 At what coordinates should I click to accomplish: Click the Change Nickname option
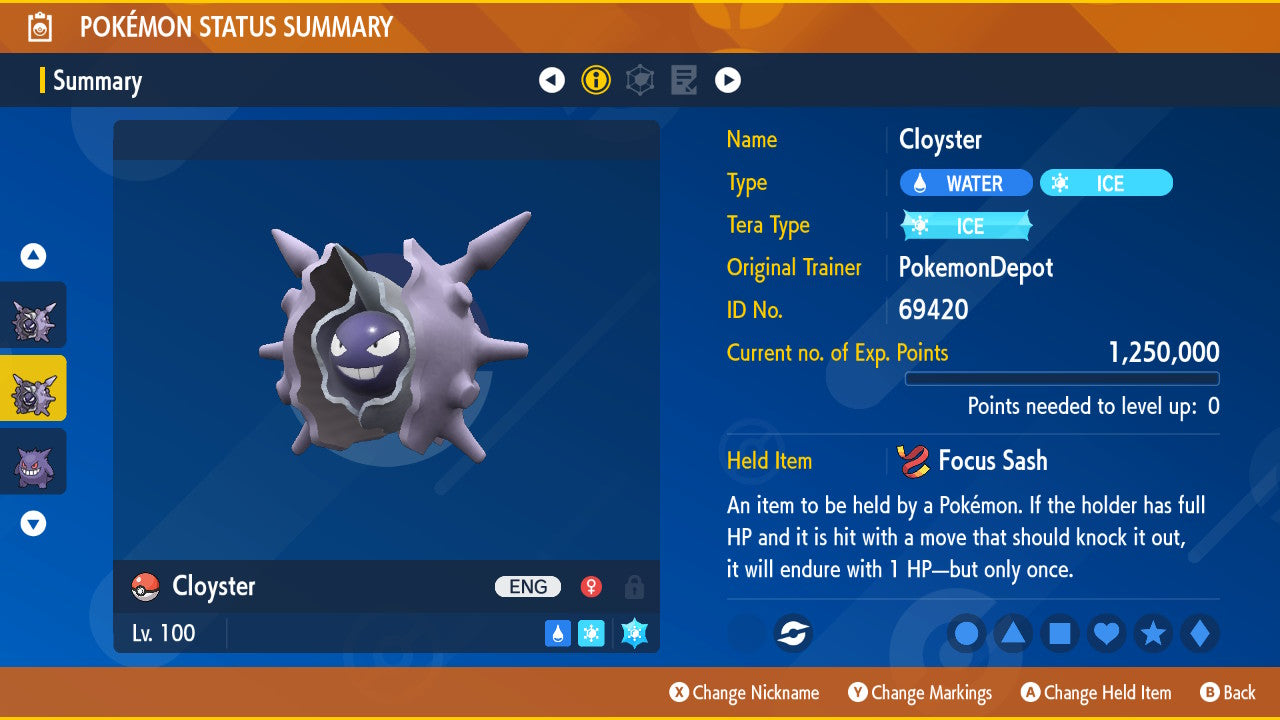click(745, 693)
